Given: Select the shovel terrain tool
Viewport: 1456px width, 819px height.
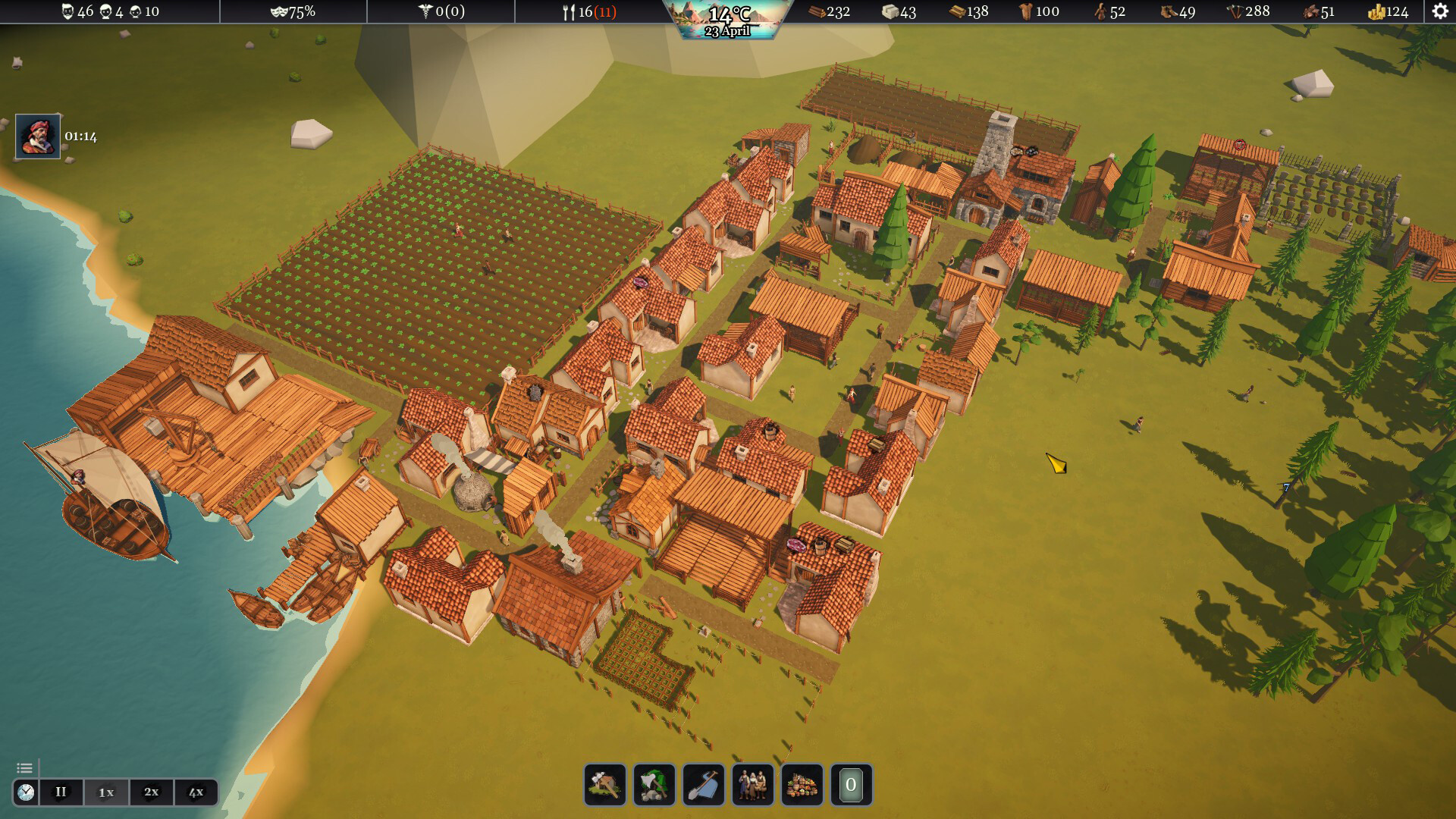Looking at the screenshot, I should [703, 785].
